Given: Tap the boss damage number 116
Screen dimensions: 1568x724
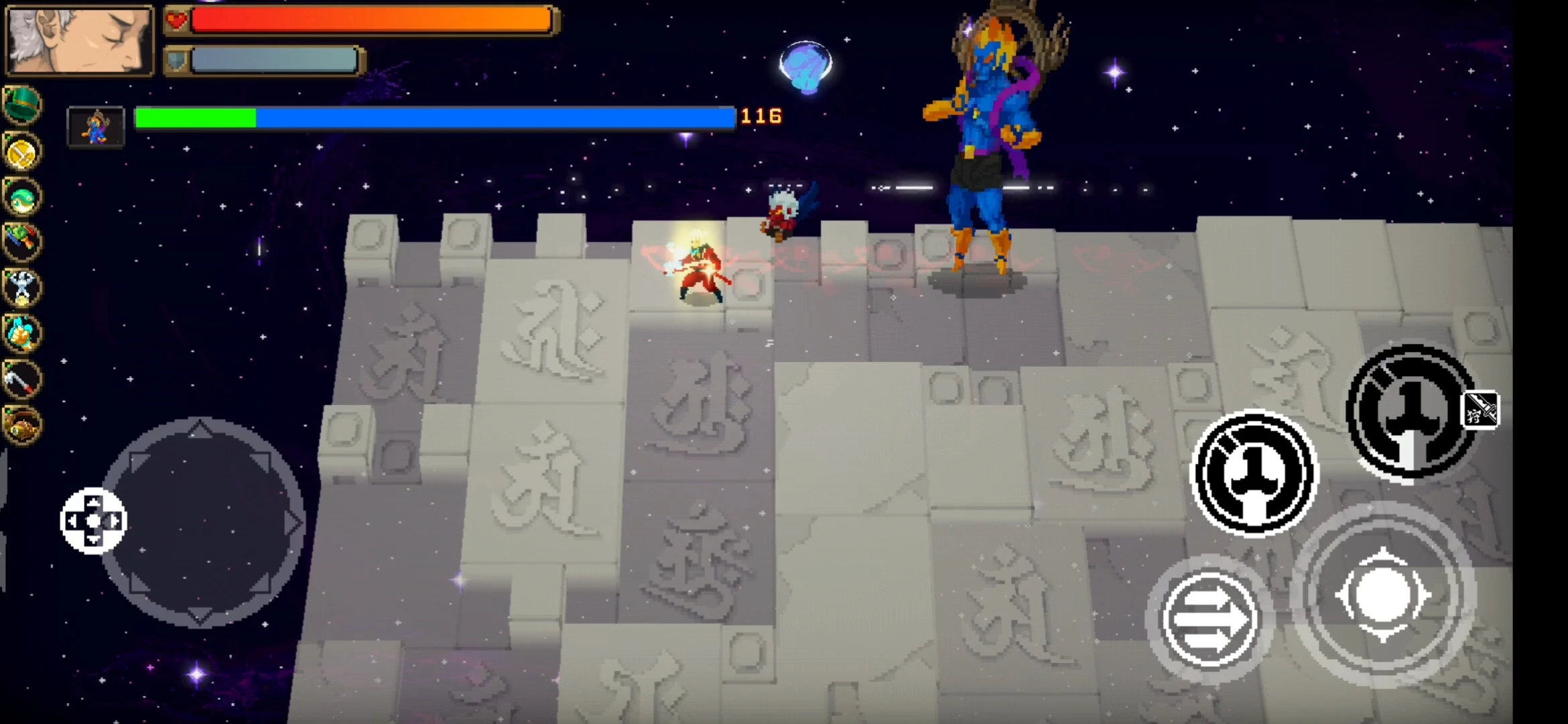Looking at the screenshot, I should [x=761, y=115].
